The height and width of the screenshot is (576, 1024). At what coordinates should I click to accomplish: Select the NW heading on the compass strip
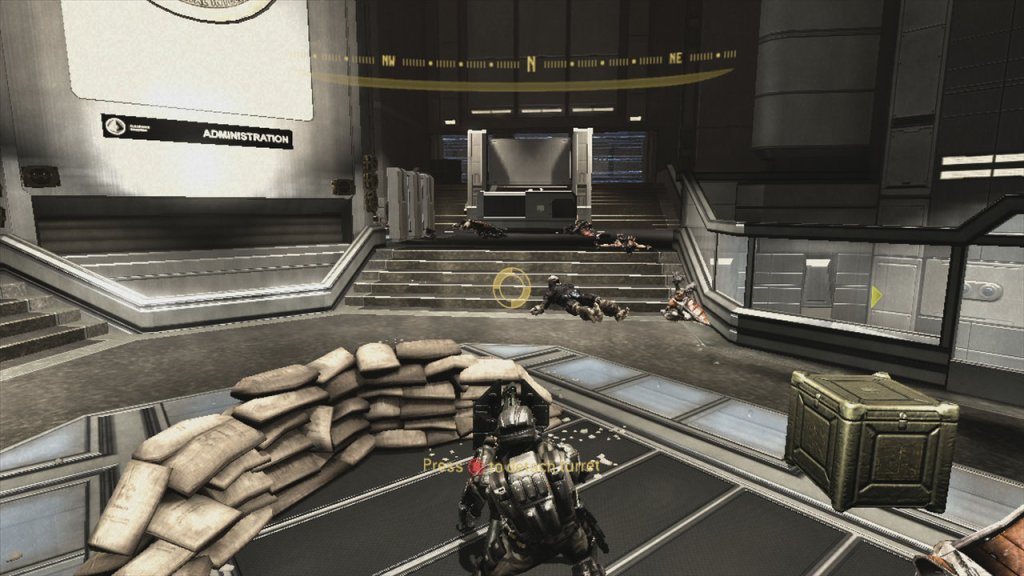388,60
